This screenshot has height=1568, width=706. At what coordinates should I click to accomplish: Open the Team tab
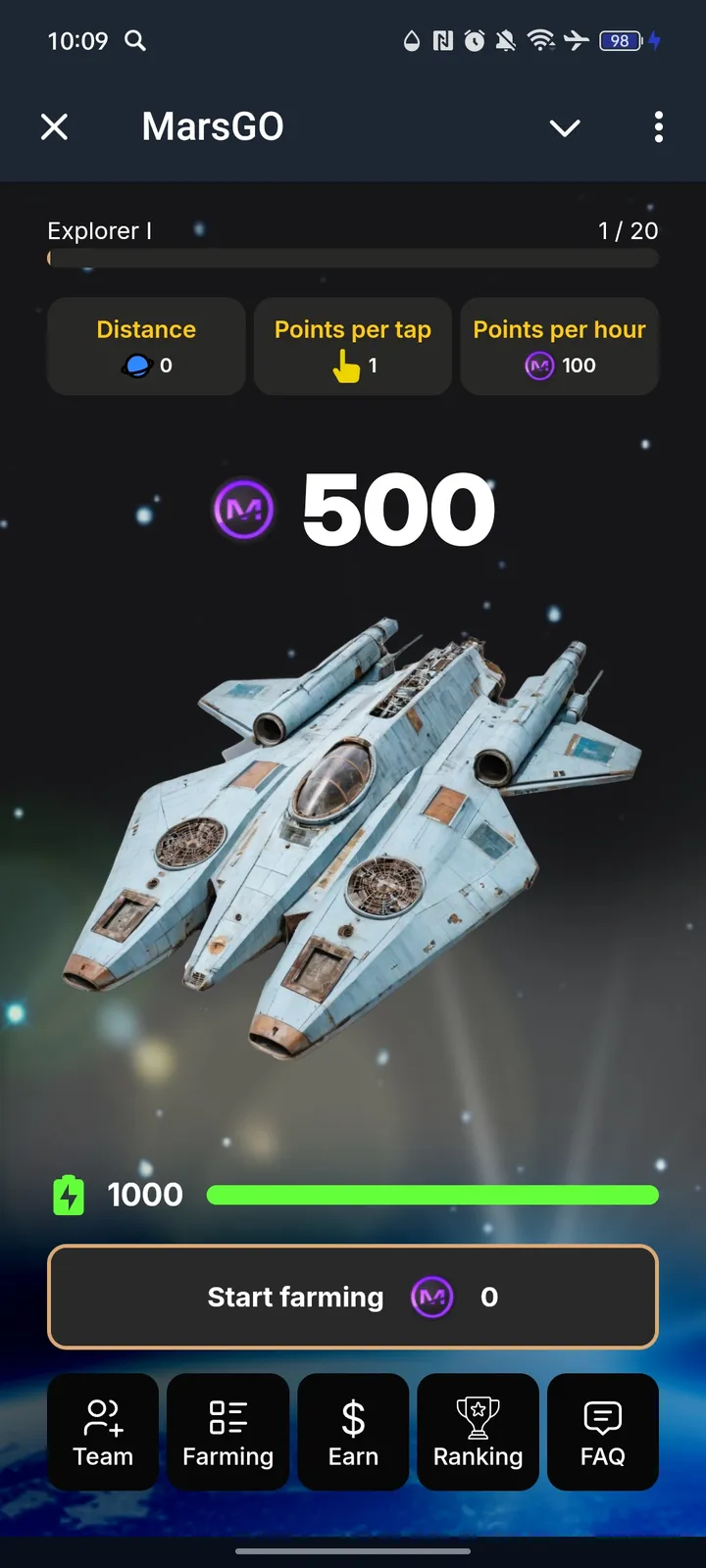(103, 1432)
